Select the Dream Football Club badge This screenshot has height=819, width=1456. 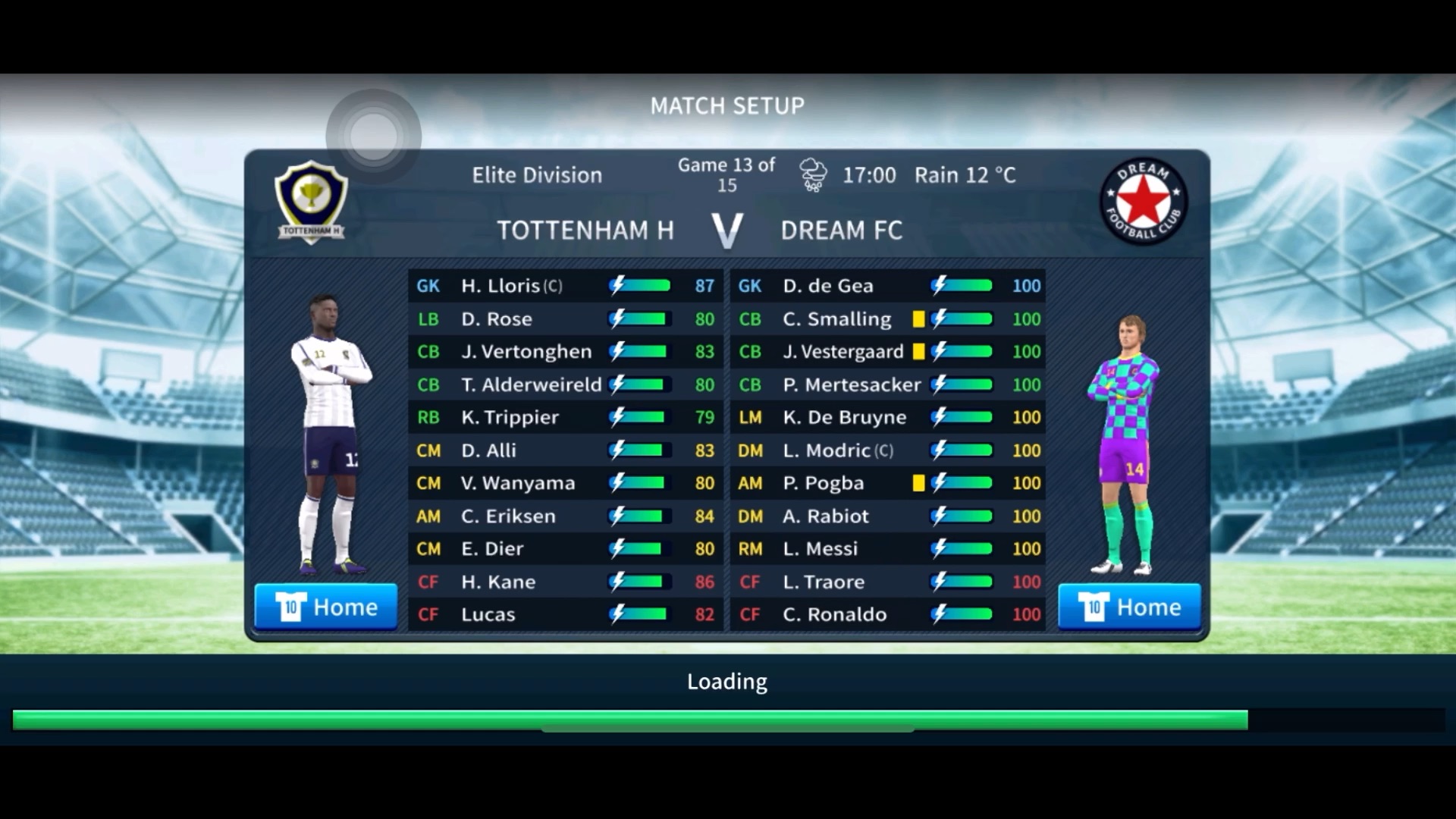pyautogui.click(x=1144, y=202)
